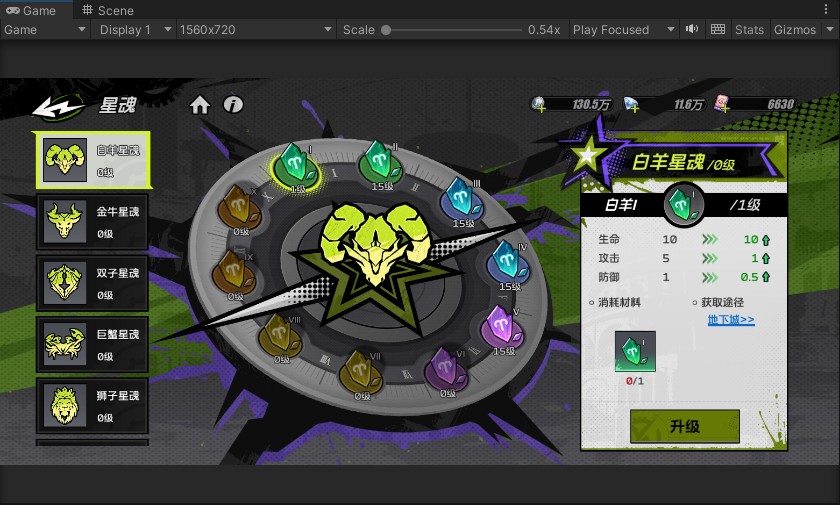This screenshot has width=840, height=505.
Task: Select purple crystal node V
Action: 499,327
